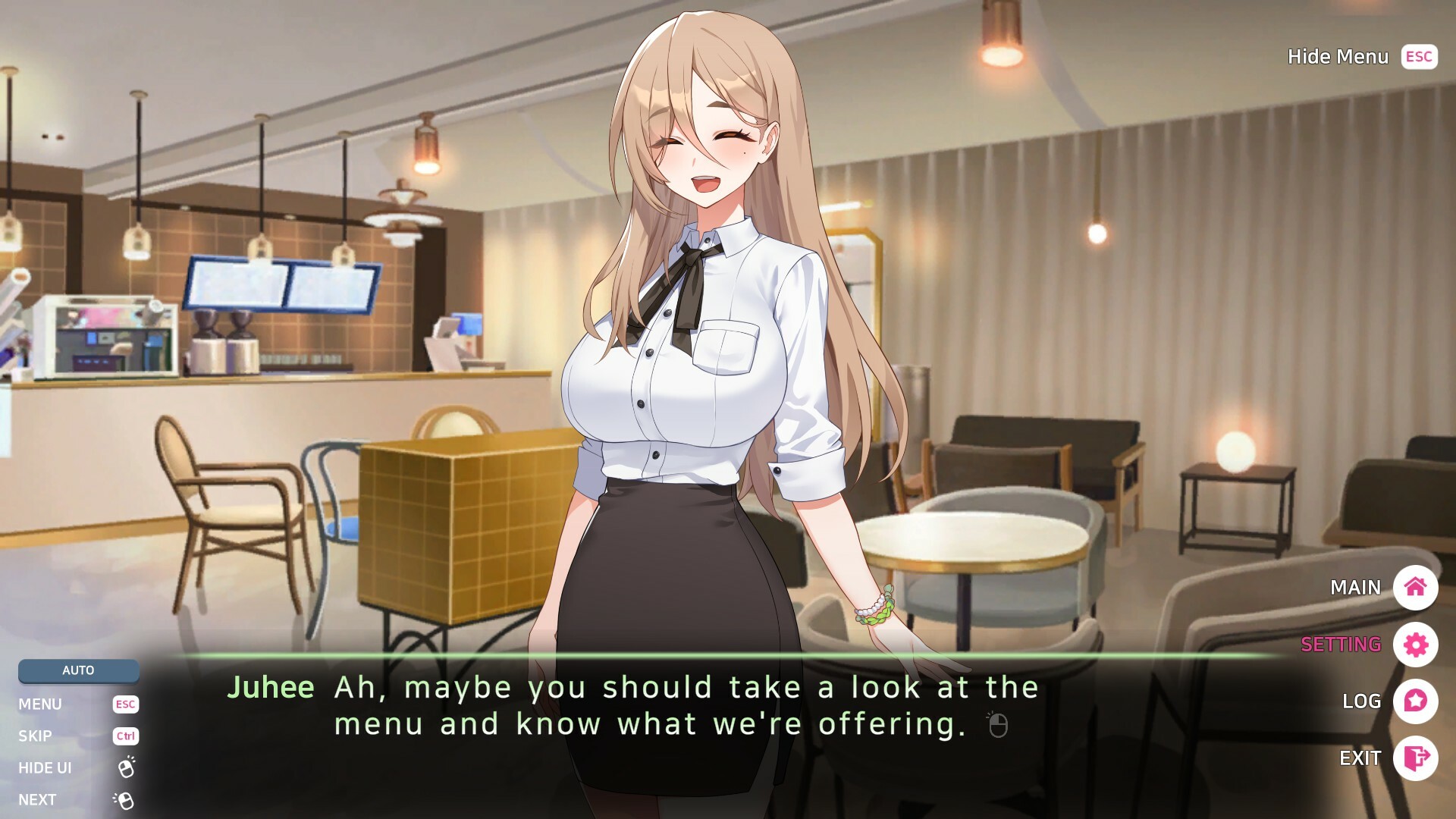Screen dimensions: 1456x819
Task: Click the mouse cursor icon in the dialogue box
Action: coord(999,726)
